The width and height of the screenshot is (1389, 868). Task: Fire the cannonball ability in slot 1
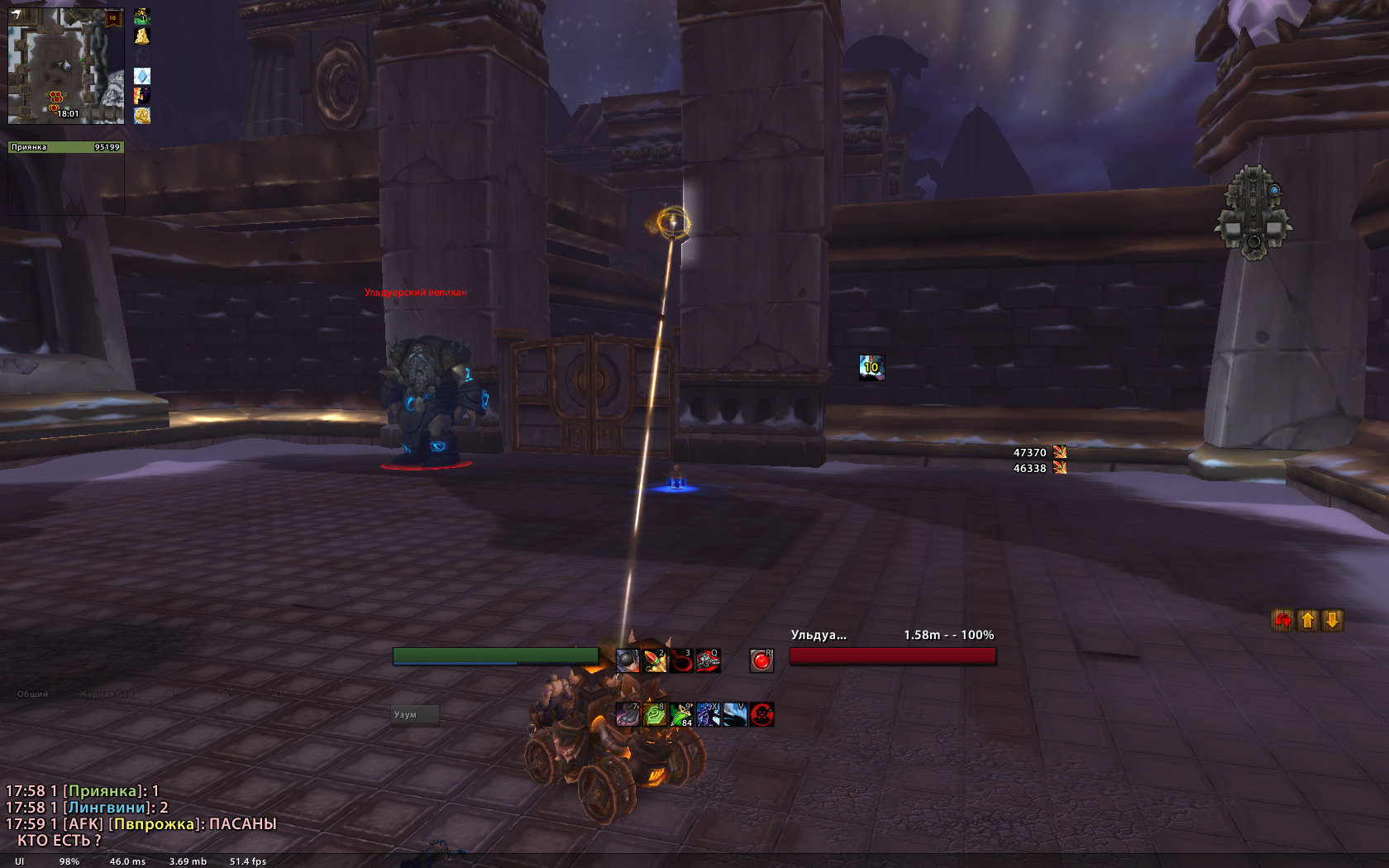pyautogui.click(x=628, y=661)
